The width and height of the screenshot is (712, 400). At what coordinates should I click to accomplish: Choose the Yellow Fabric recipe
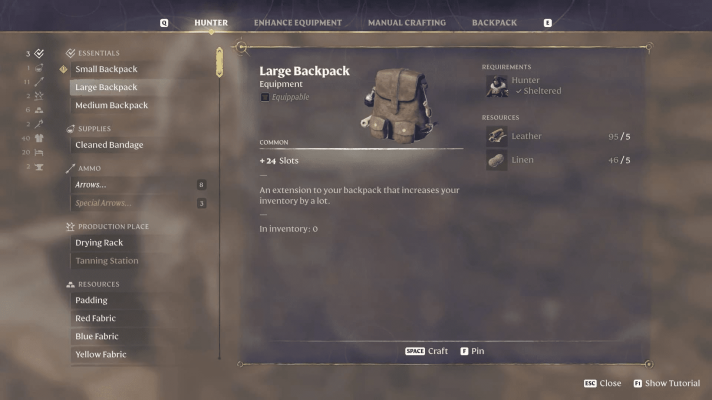(100, 354)
